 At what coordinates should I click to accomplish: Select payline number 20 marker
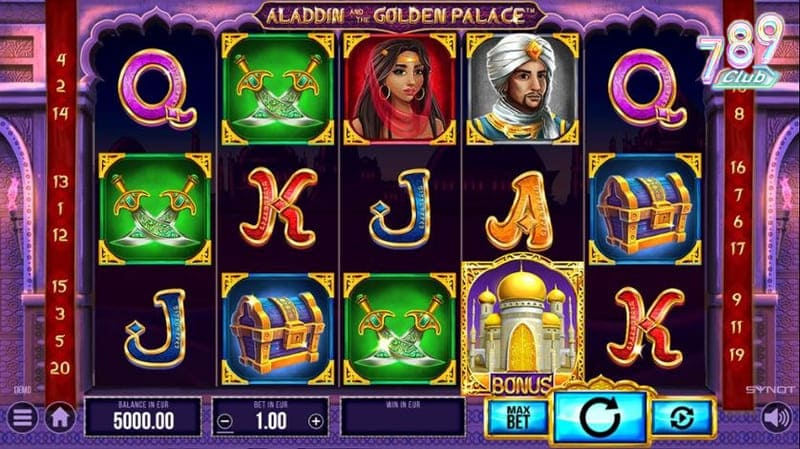[60, 368]
